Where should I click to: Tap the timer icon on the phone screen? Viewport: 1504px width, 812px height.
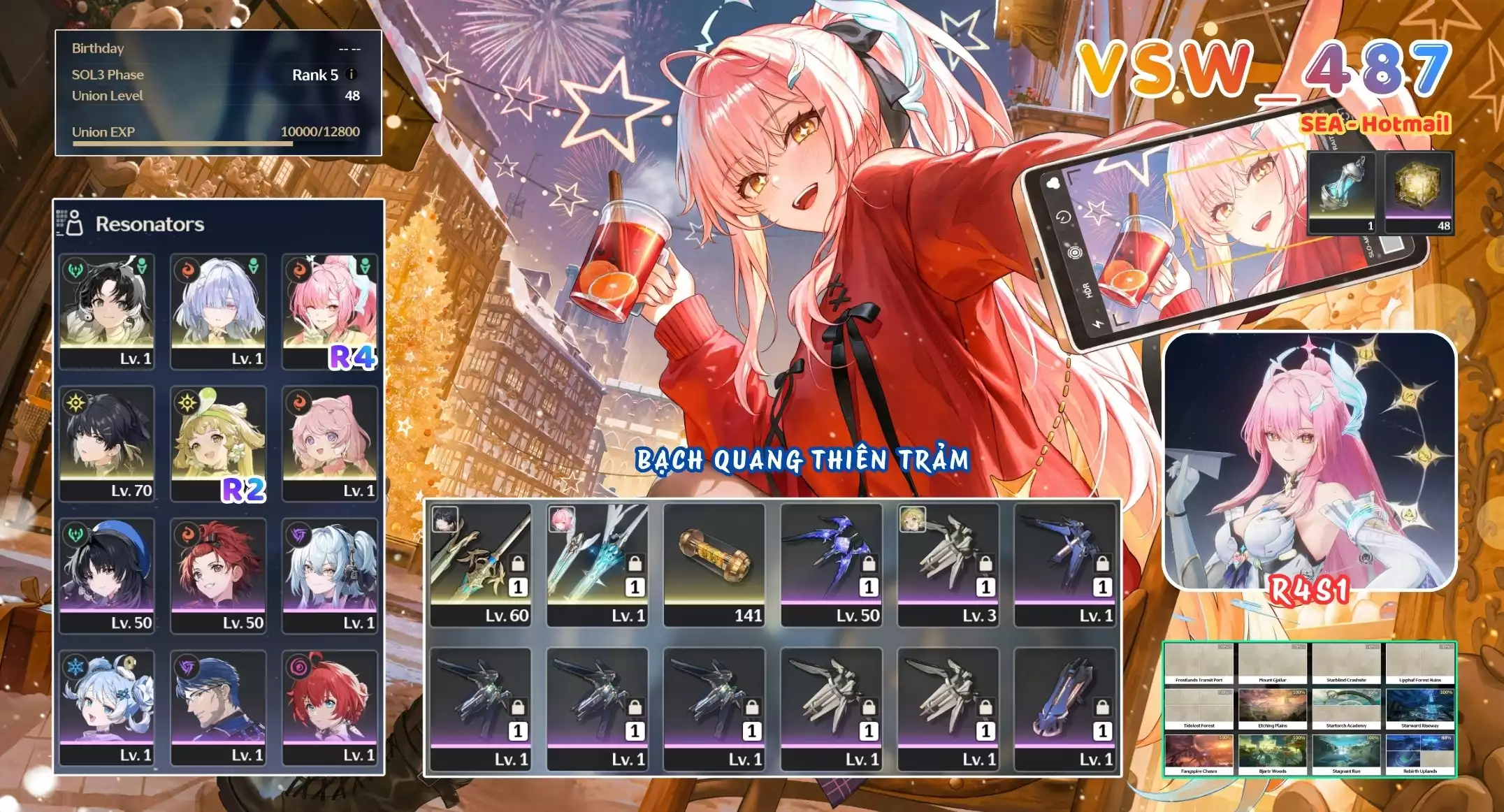pyautogui.click(x=1064, y=217)
